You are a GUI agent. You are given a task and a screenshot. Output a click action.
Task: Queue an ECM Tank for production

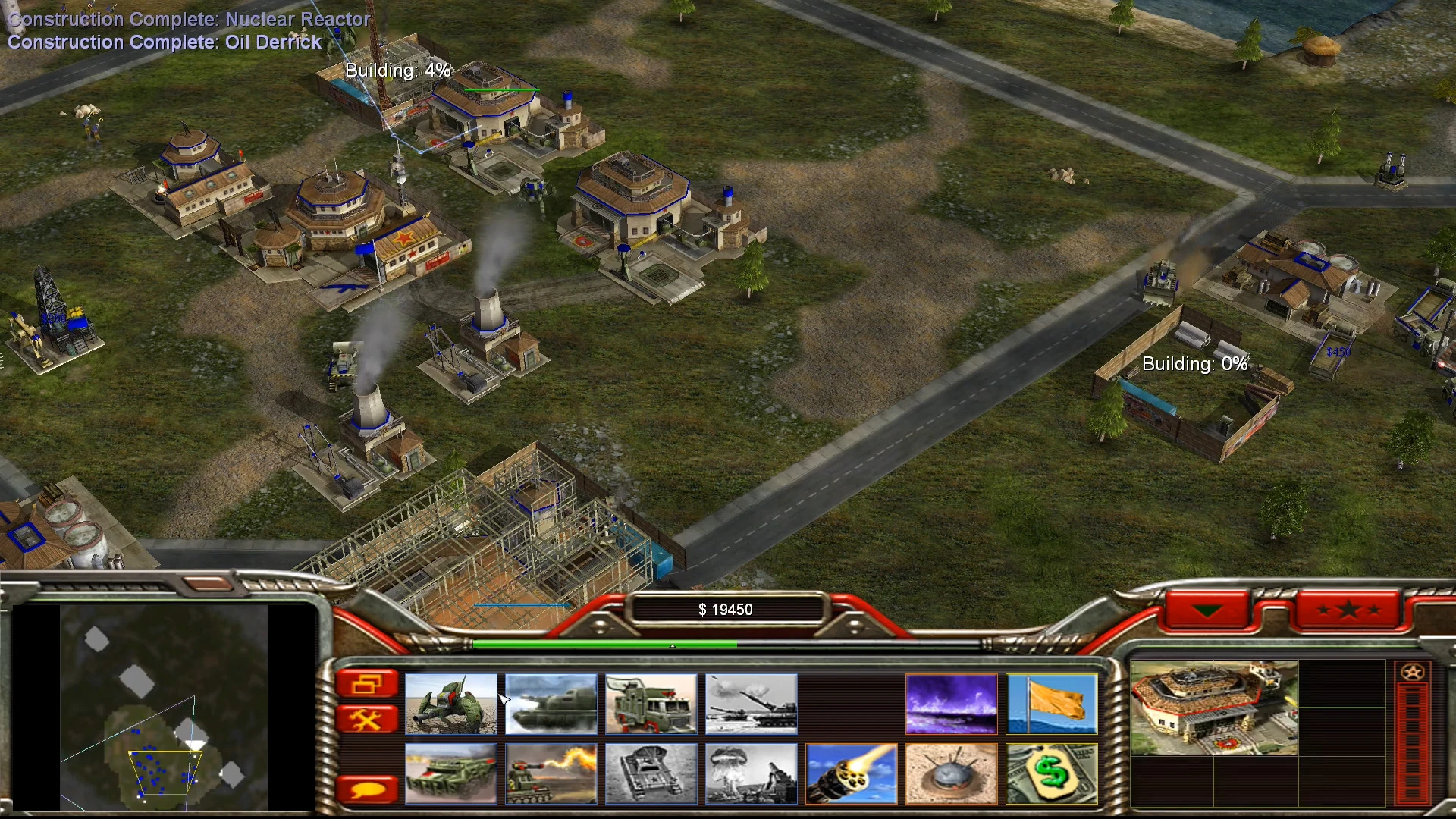(551, 704)
